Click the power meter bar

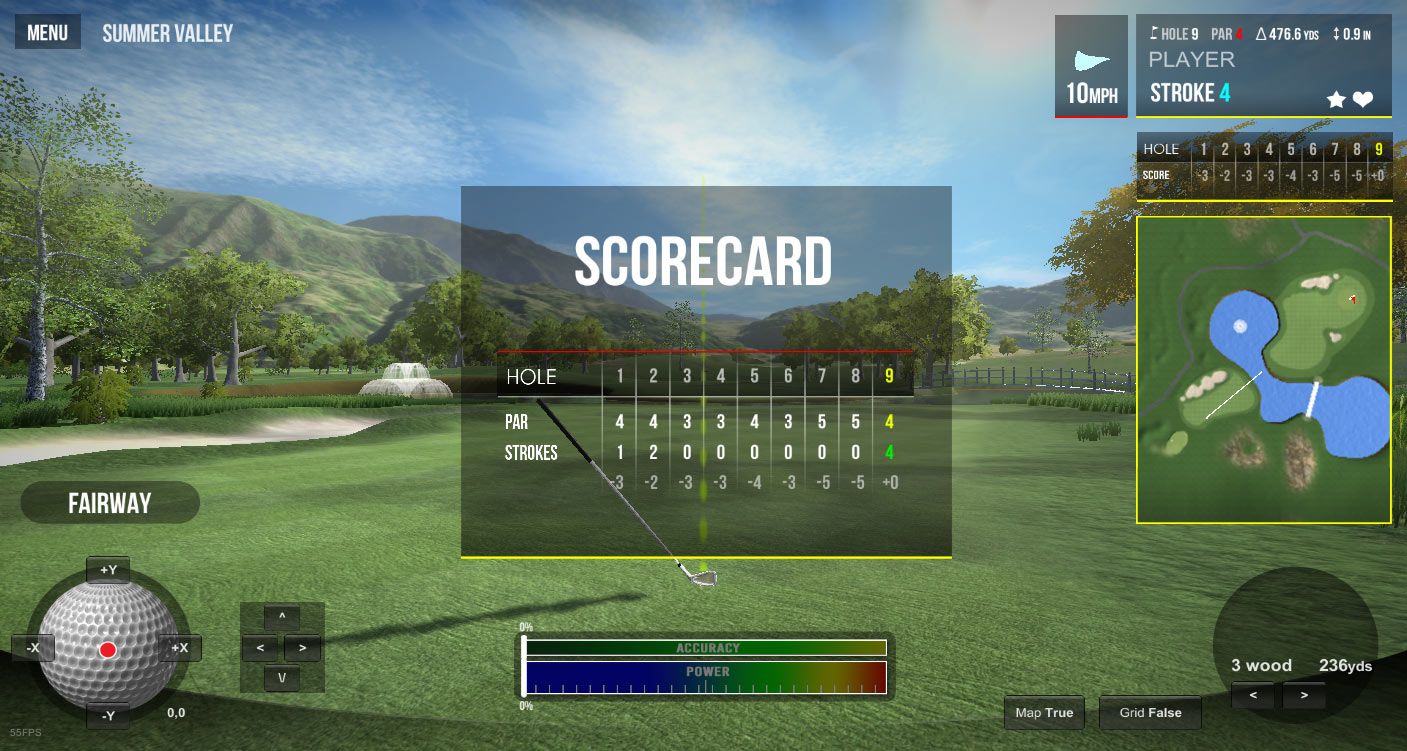click(x=705, y=678)
